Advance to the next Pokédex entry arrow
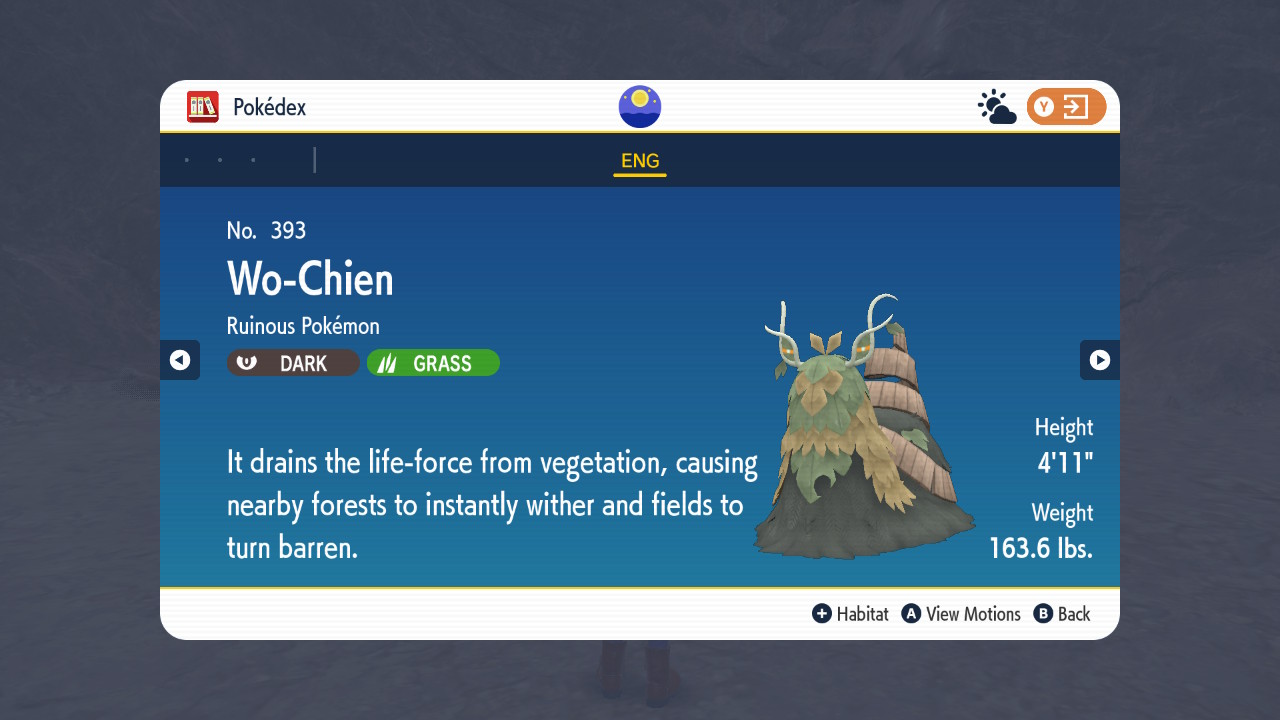 [1099, 360]
